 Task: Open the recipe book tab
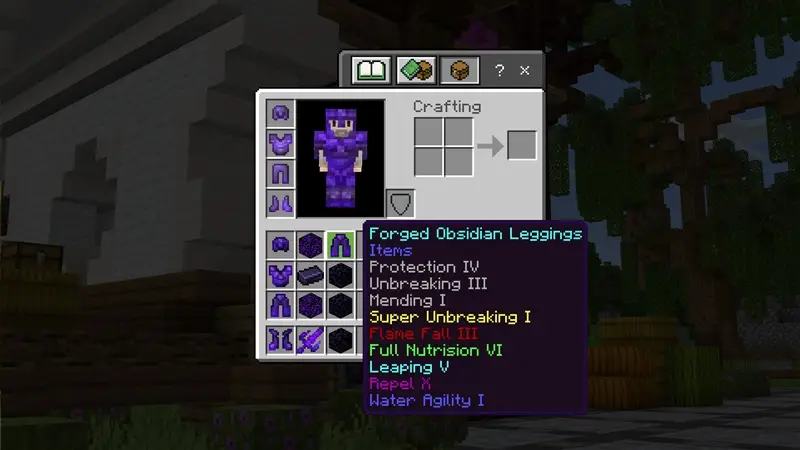click(x=370, y=71)
